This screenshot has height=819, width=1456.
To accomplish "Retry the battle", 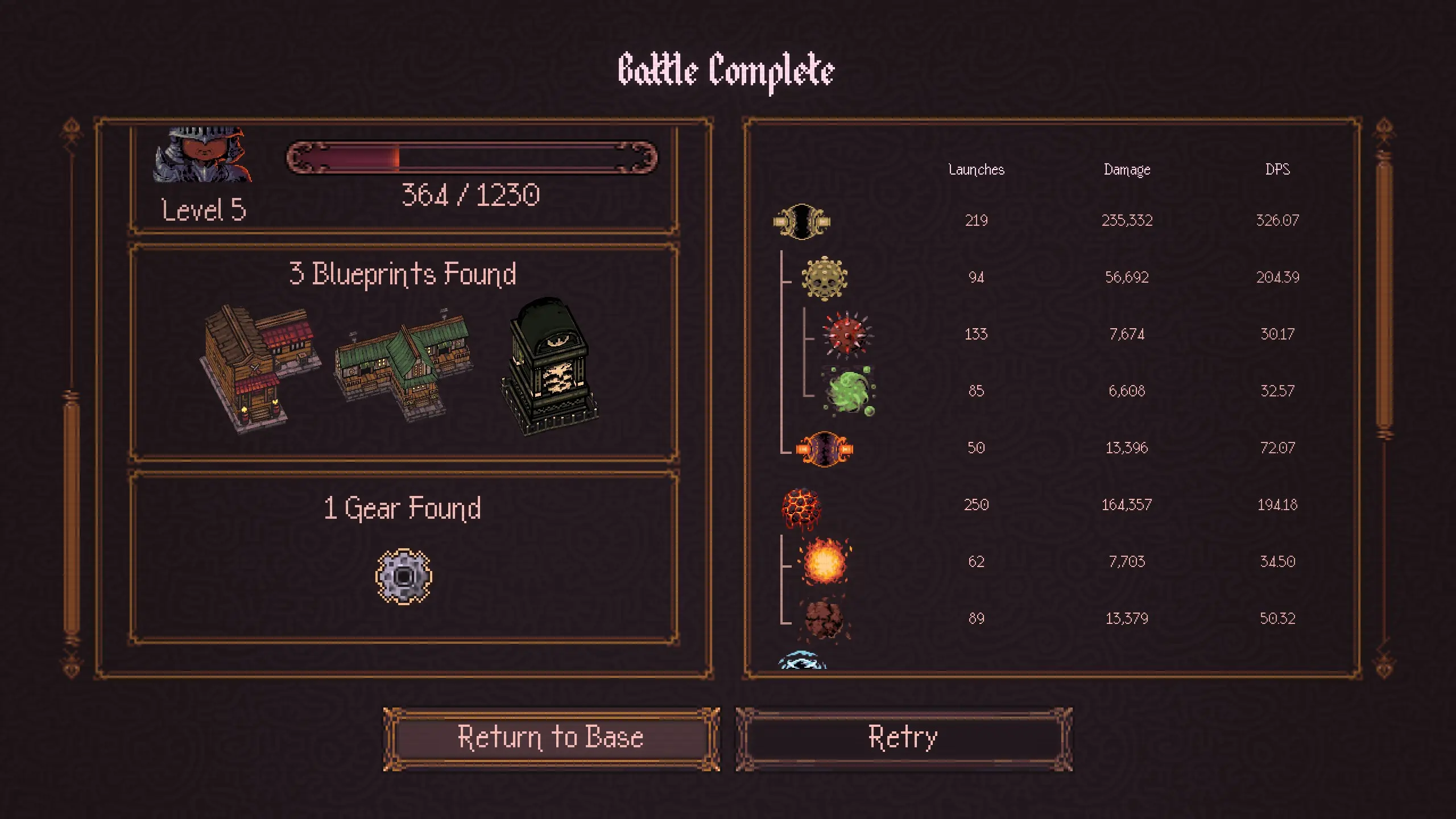I will point(903,738).
